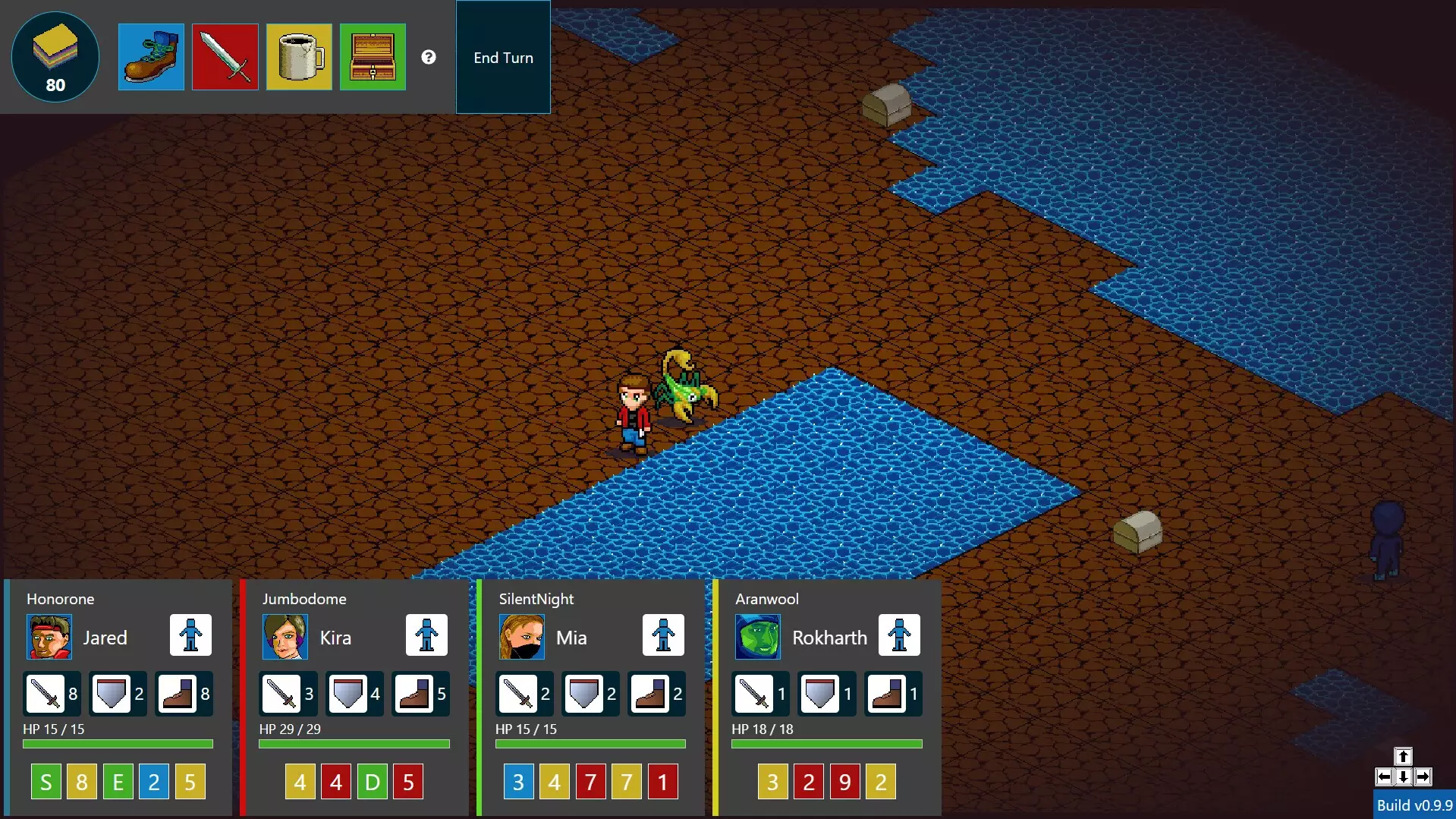Activate the coffee mug action icon

(299, 57)
